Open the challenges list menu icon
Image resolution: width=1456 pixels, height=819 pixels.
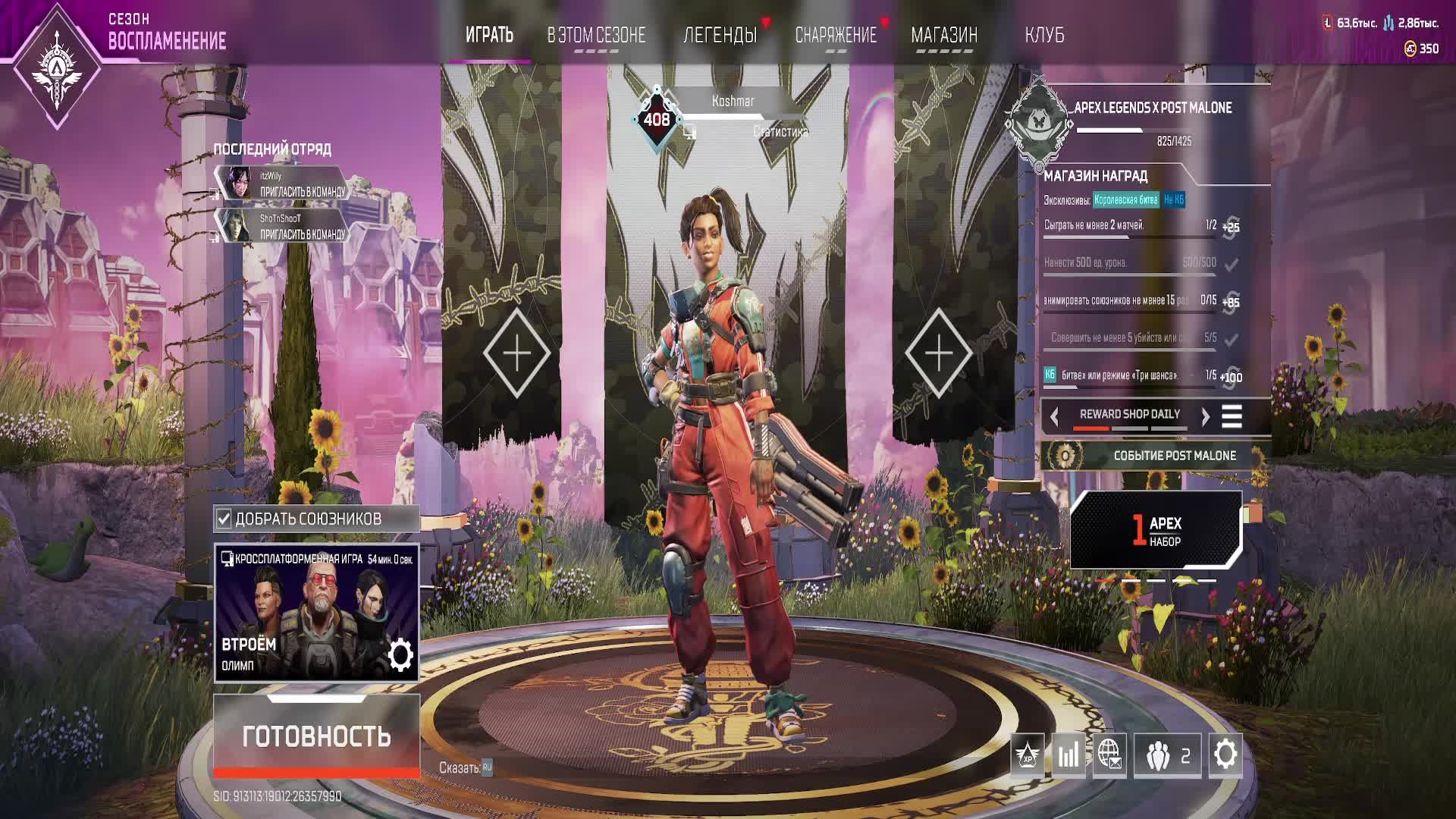[1232, 416]
